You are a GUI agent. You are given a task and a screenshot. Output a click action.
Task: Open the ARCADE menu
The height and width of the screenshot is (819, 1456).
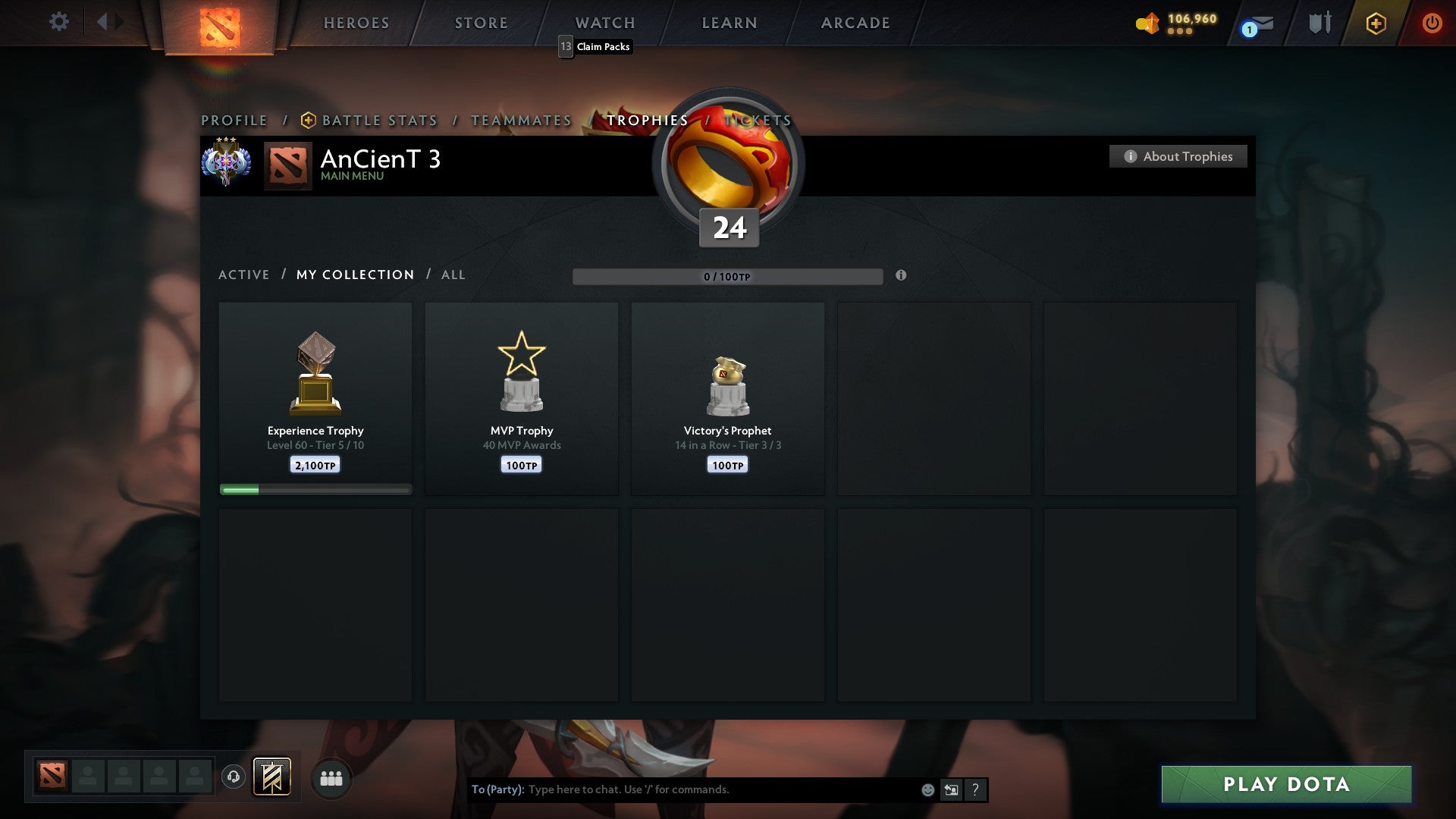pyautogui.click(x=854, y=23)
